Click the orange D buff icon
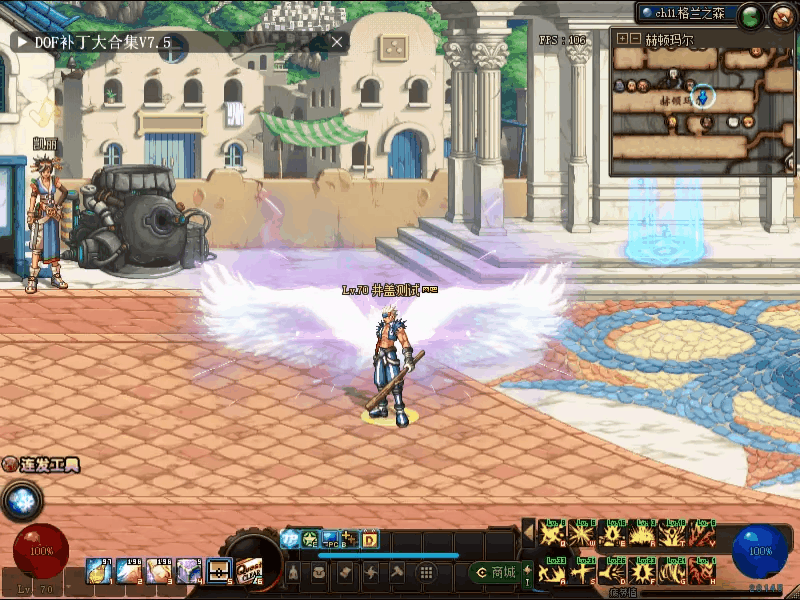Image resolution: width=800 pixels, height=600 pixels. point(369,539)
